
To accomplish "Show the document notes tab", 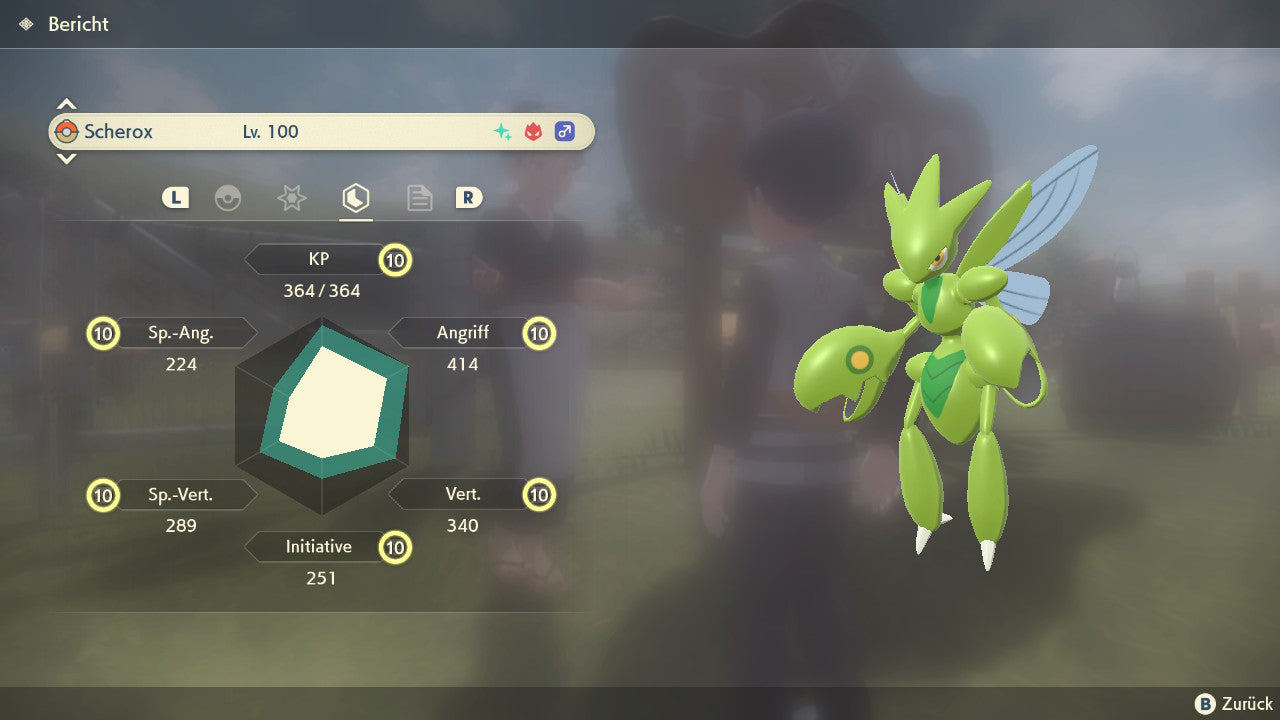I will (x=419, y=198).
